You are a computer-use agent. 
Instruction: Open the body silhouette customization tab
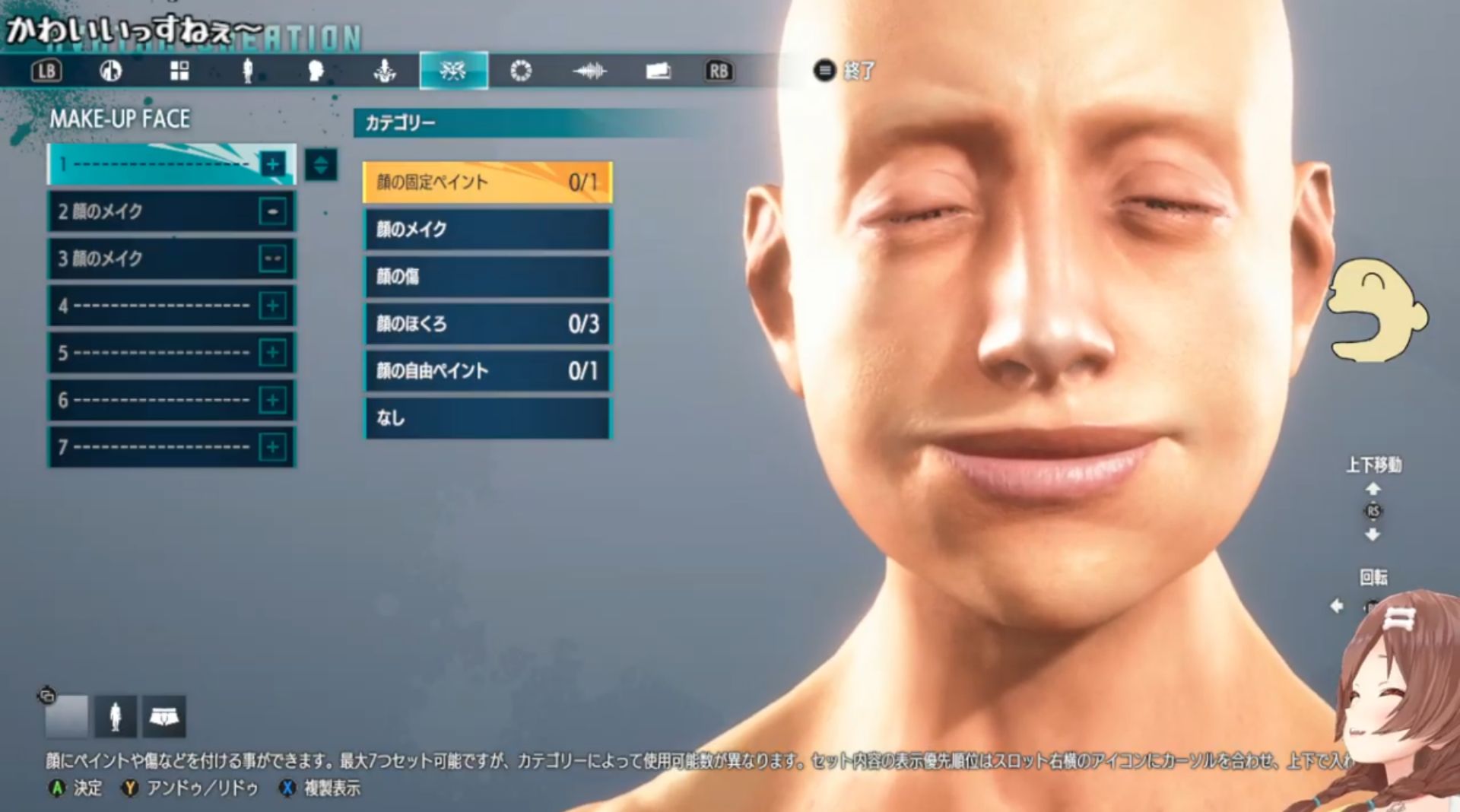[247, 71]
